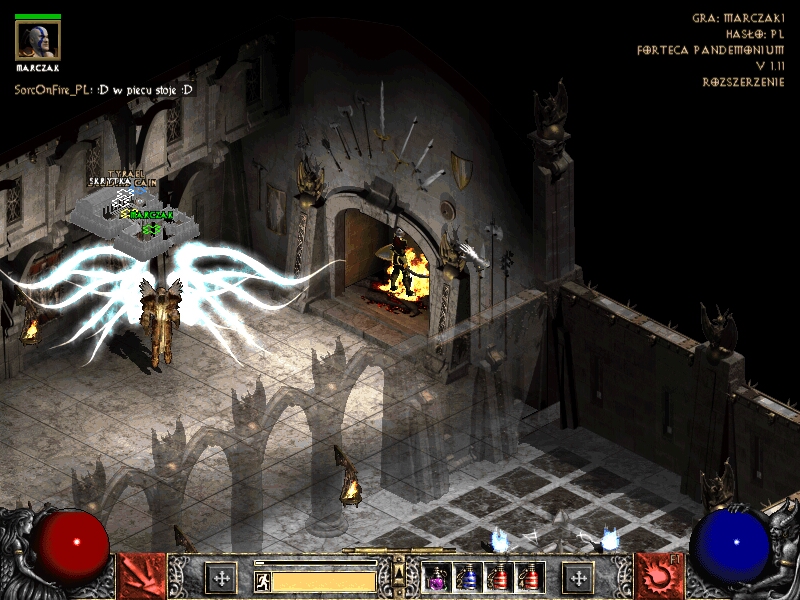The height and width of the screenshot is (600, 800).
Task: Click the cross-arrow button beside the fire skill
Action: coord(578,577)
